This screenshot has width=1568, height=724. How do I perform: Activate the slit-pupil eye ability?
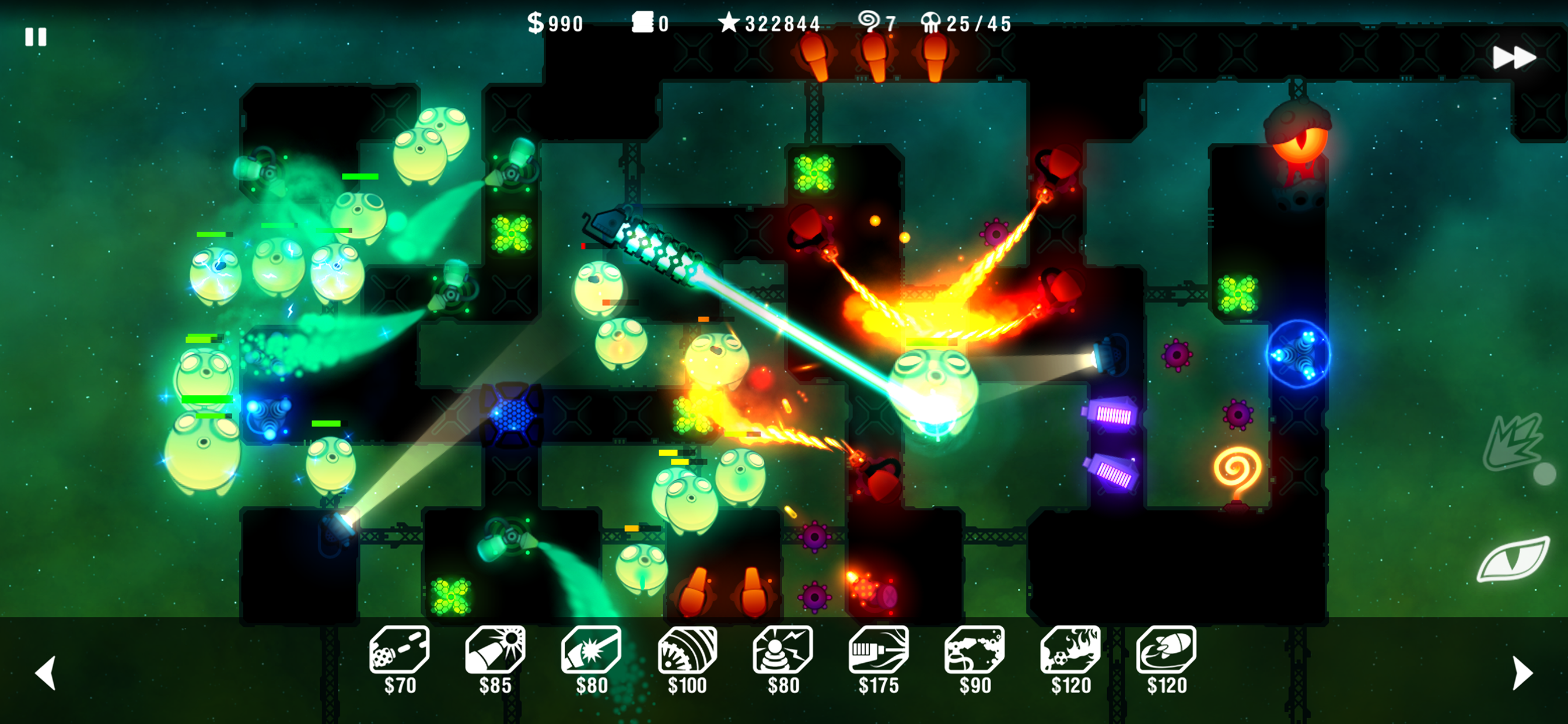coord(1513,559)
